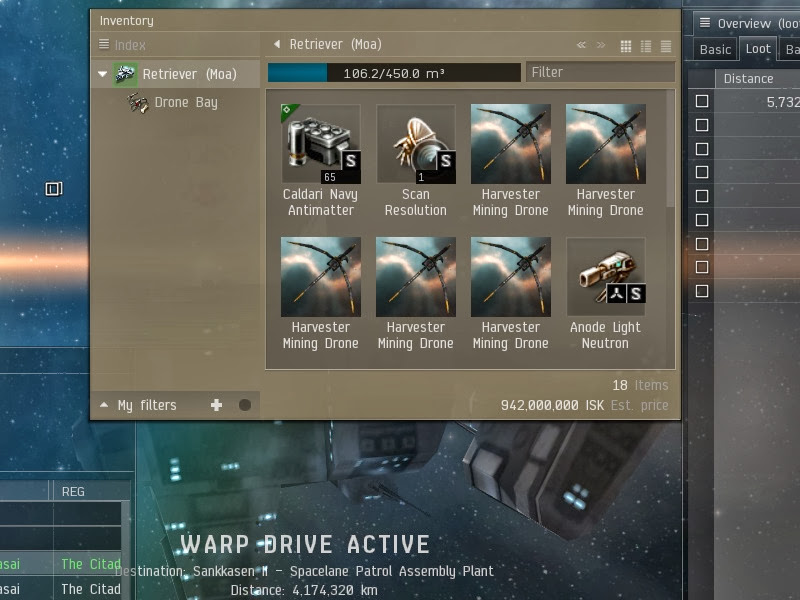
Task: Hide index panel with left triangle
Action: tap(277, 44)
